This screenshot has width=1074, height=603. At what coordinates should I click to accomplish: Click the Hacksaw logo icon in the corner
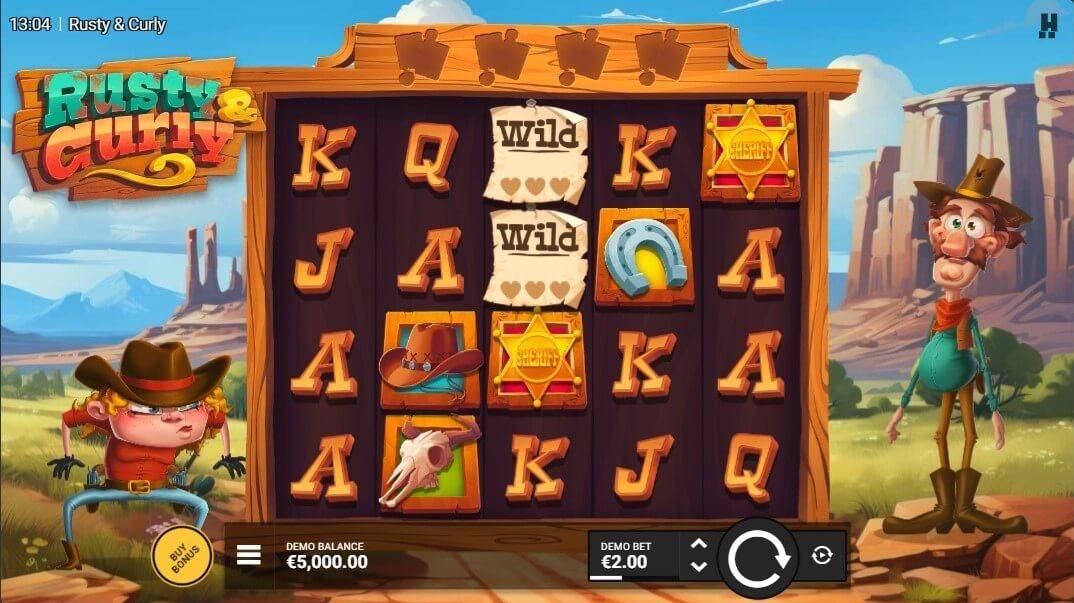(1047, 25)
